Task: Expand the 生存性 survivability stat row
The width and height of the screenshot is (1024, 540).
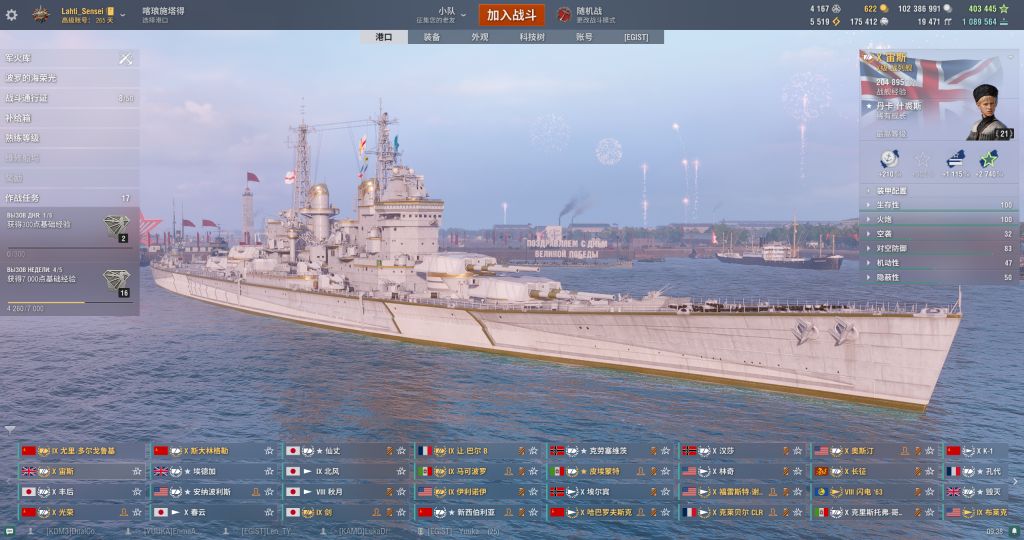Action: click(x=939, y=205)
